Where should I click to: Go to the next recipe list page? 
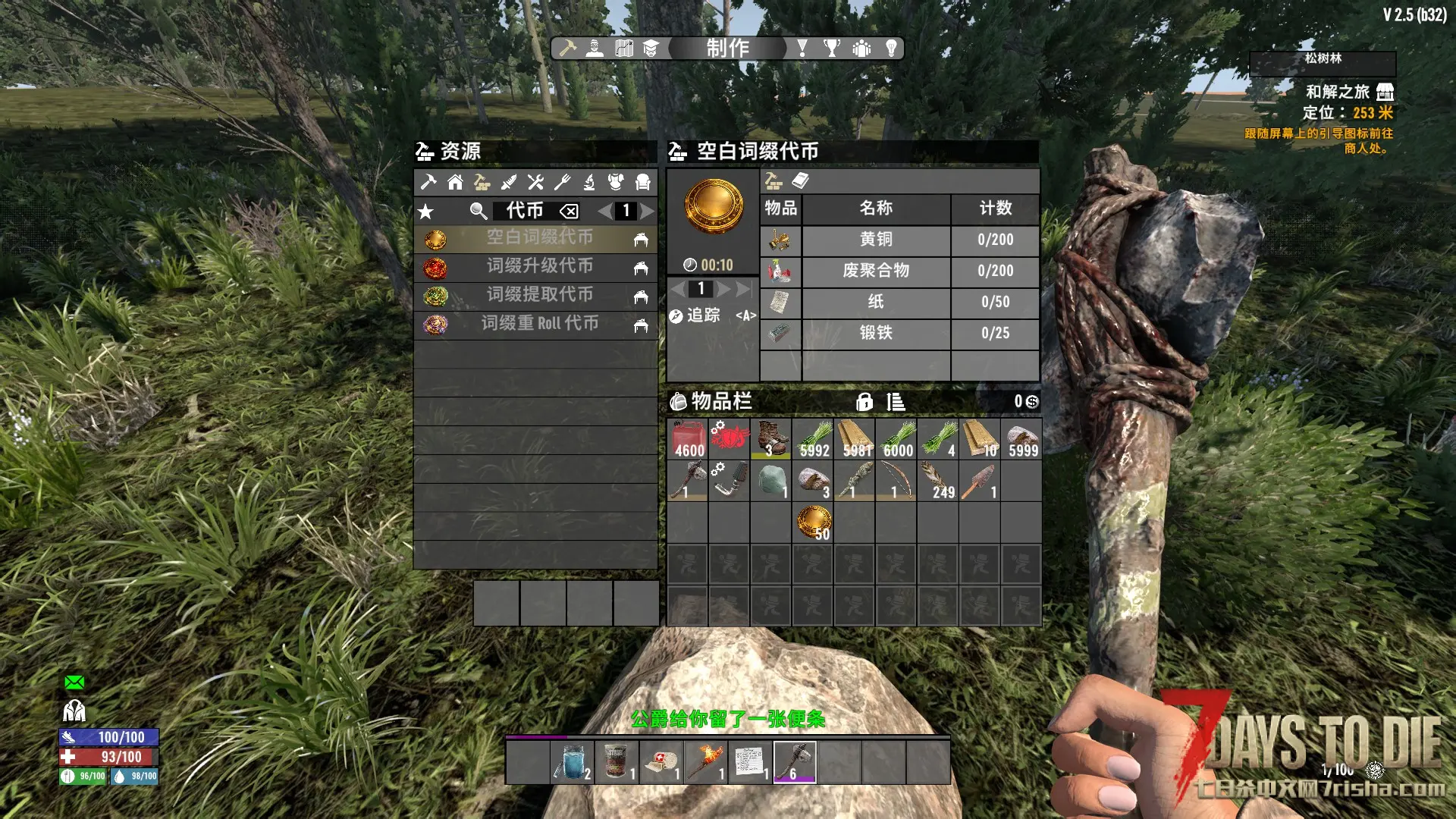647,211
